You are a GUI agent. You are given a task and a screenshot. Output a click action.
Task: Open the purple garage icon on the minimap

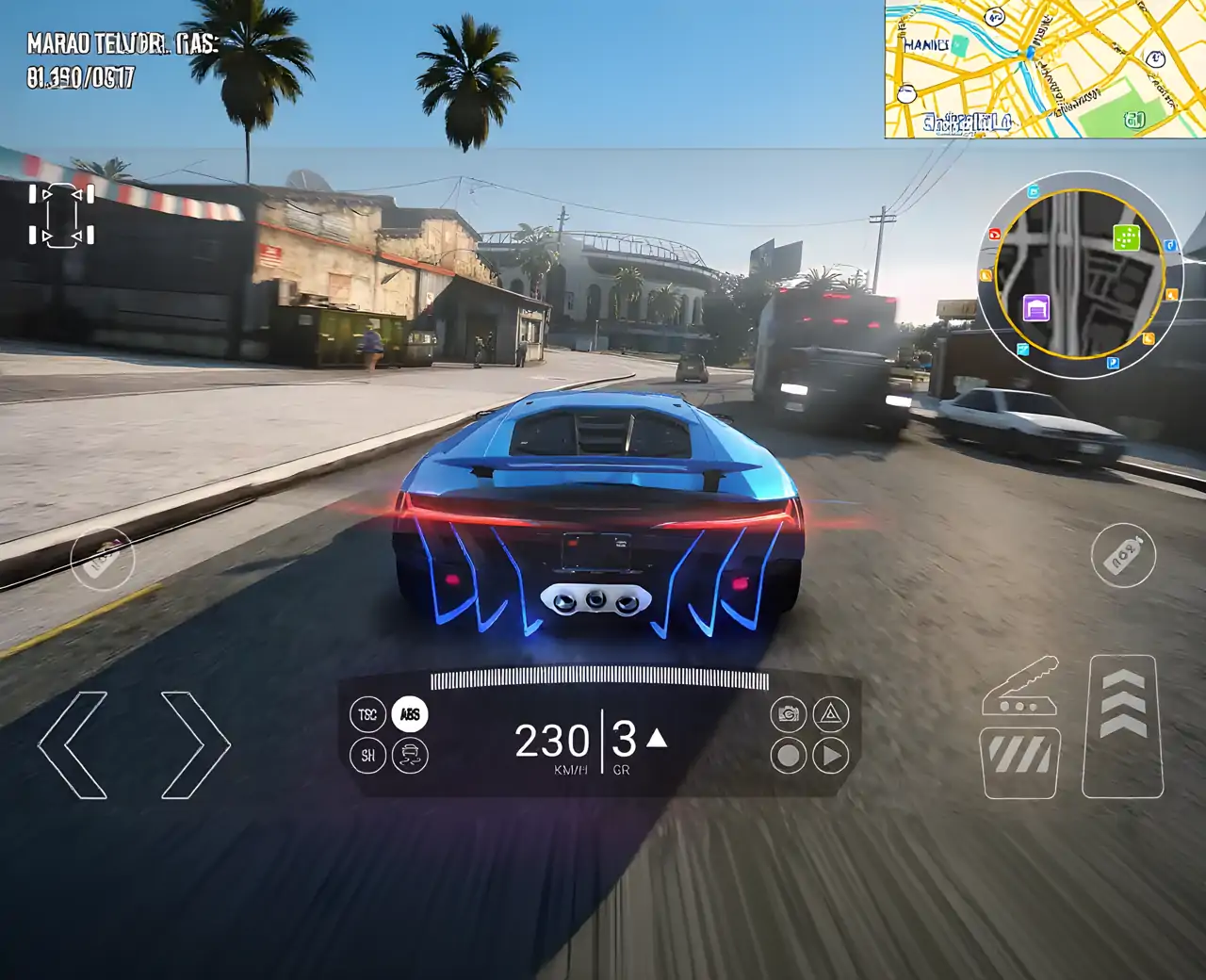point(1035,306)
